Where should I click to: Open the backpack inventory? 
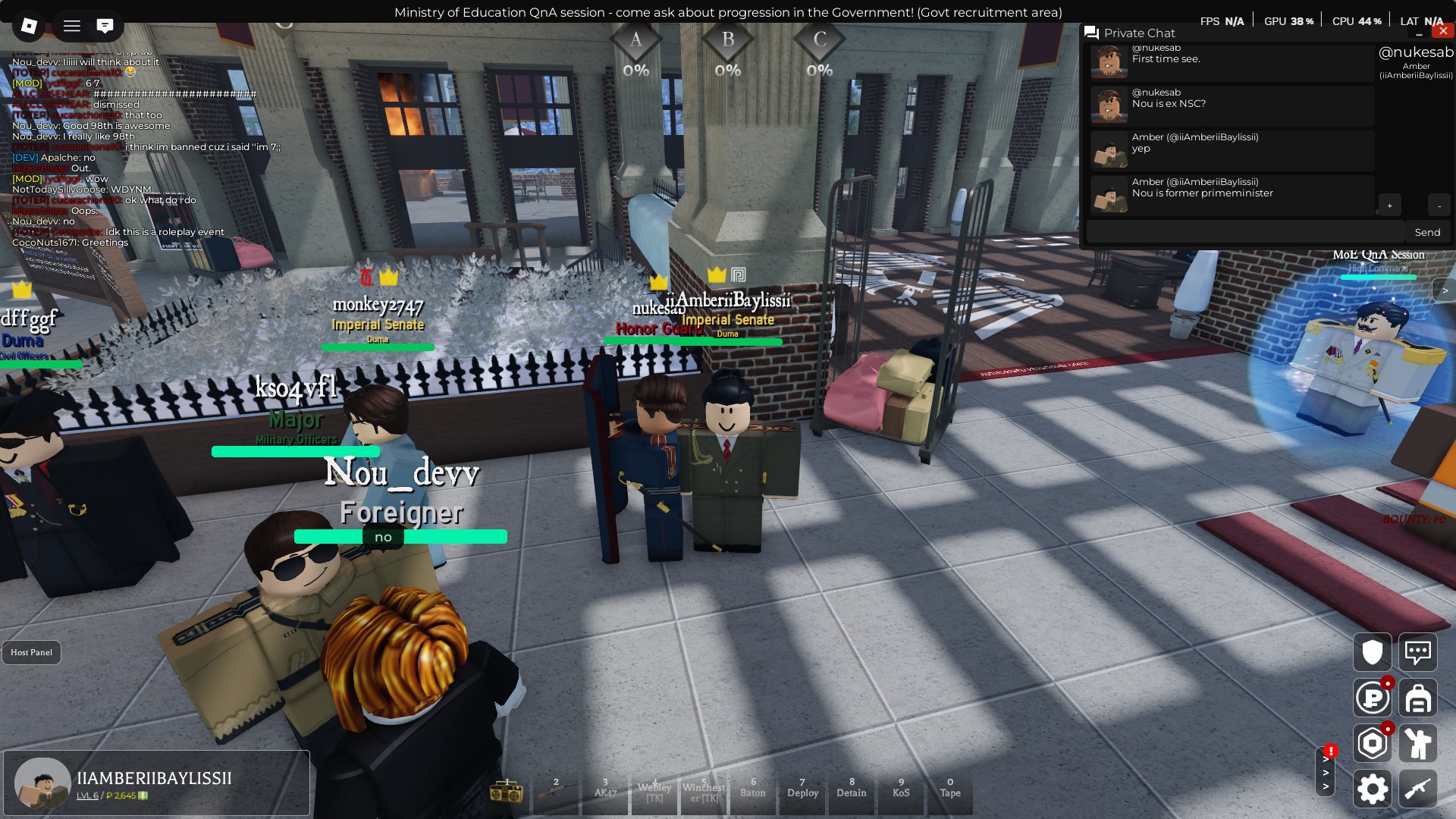pyautogui.click(x=1417, y=698)
